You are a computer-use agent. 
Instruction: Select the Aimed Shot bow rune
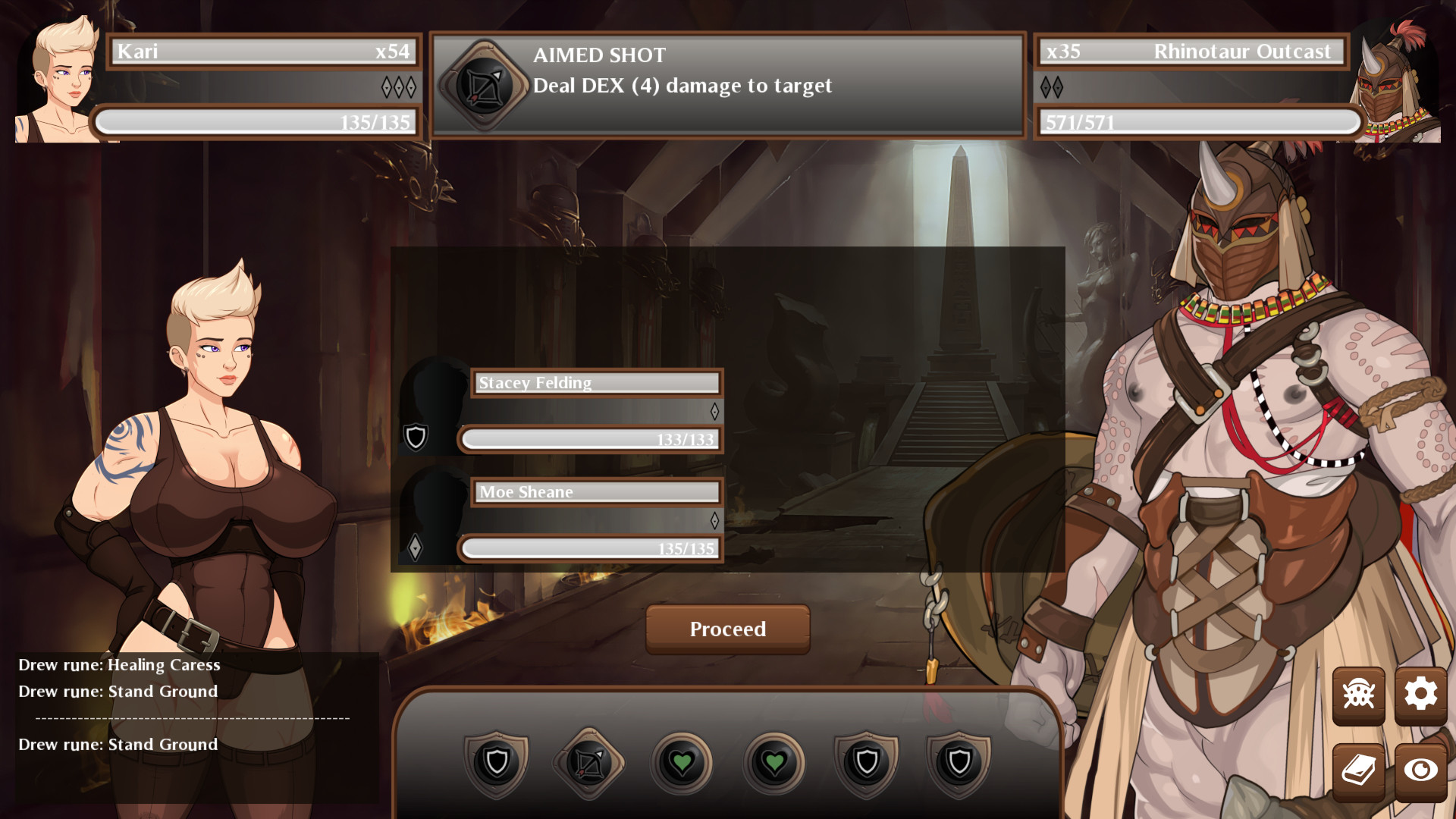point(588,762)
